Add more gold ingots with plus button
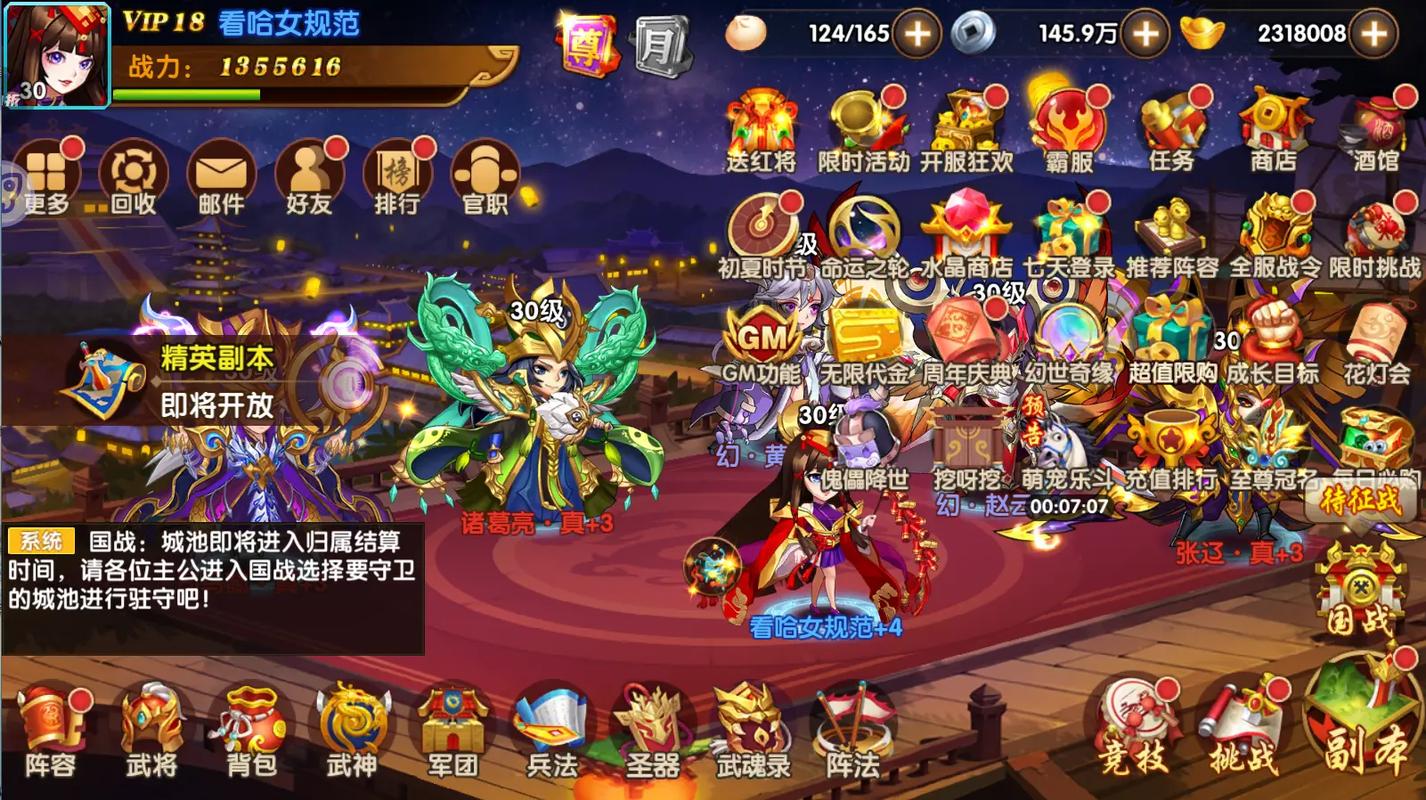1426x800 pixels. click(x=1375, y=34)
